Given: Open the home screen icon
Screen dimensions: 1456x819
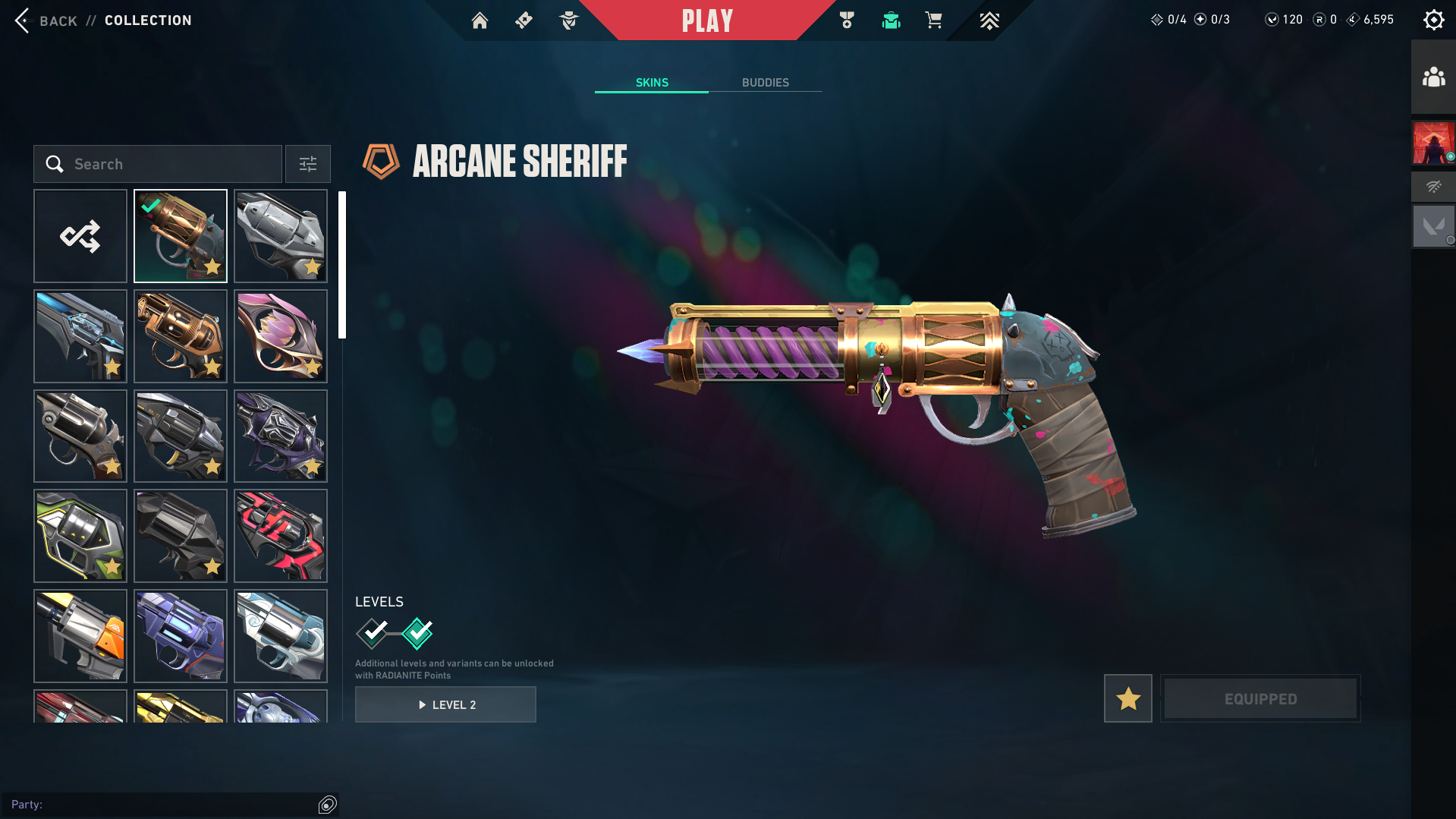Looking at the screenshot, I should click(x=480, y=20).
